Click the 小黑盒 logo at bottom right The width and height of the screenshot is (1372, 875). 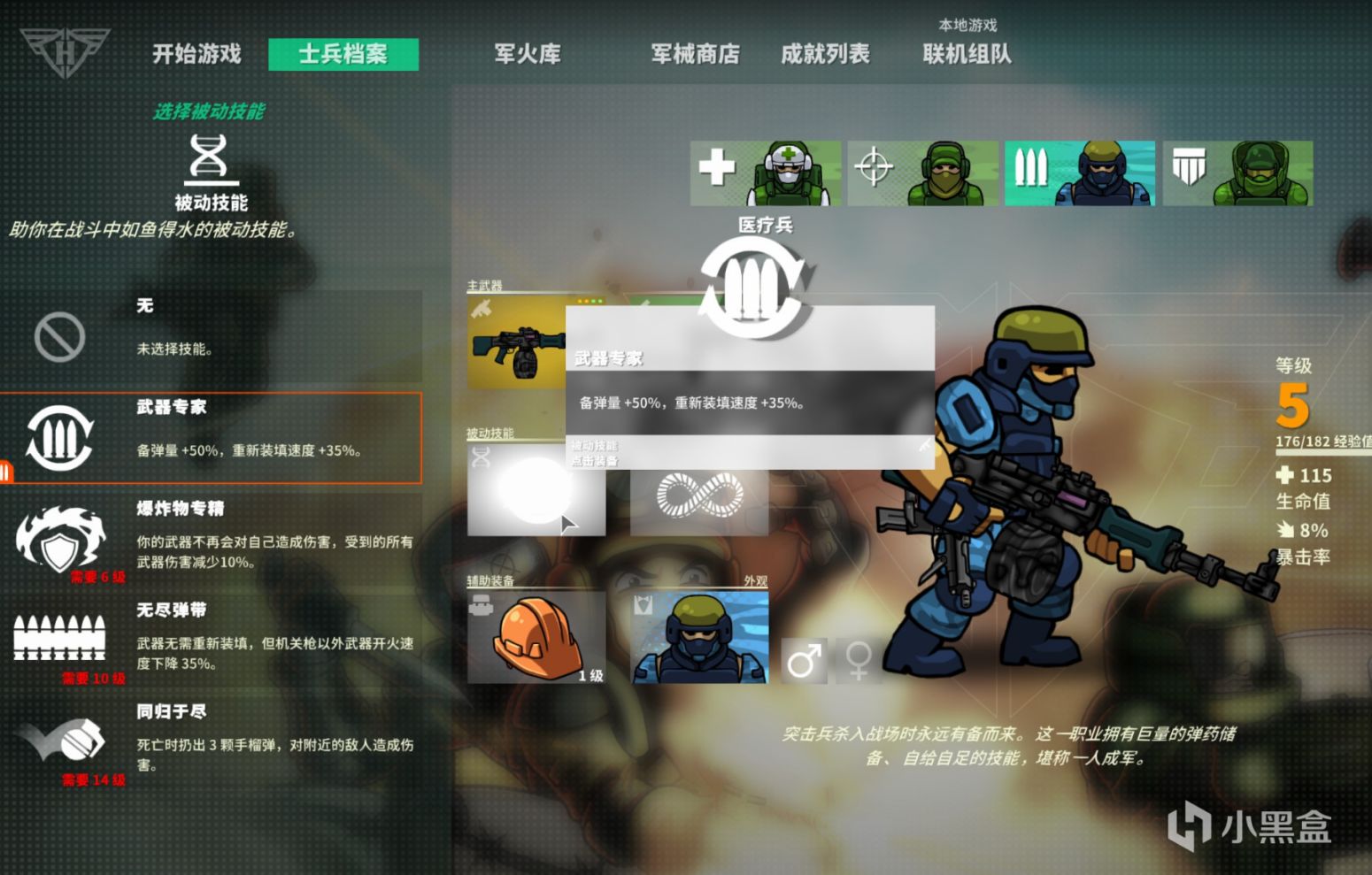pos(1250,828)
